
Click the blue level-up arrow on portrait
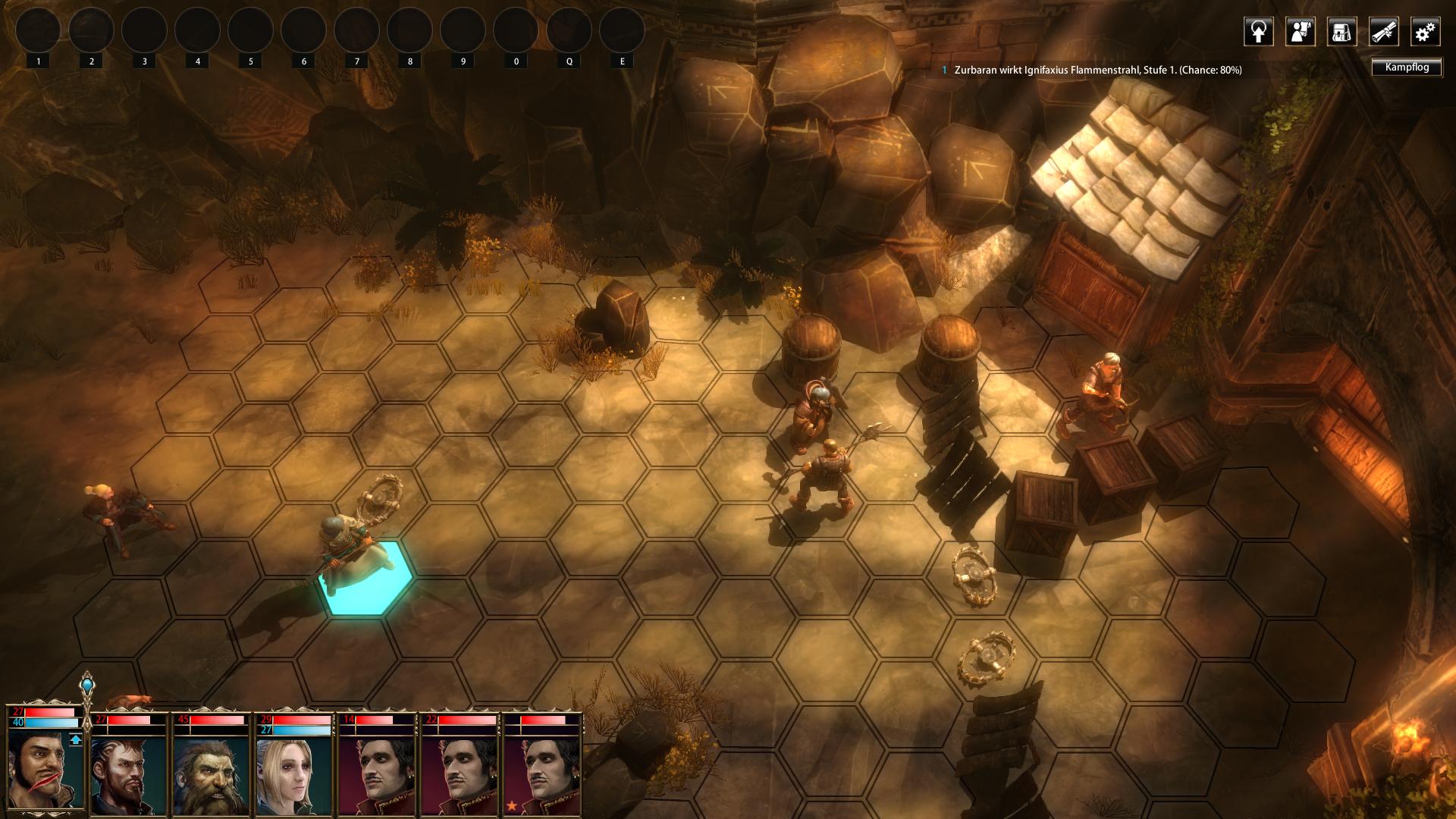click(x=75, y=740)
